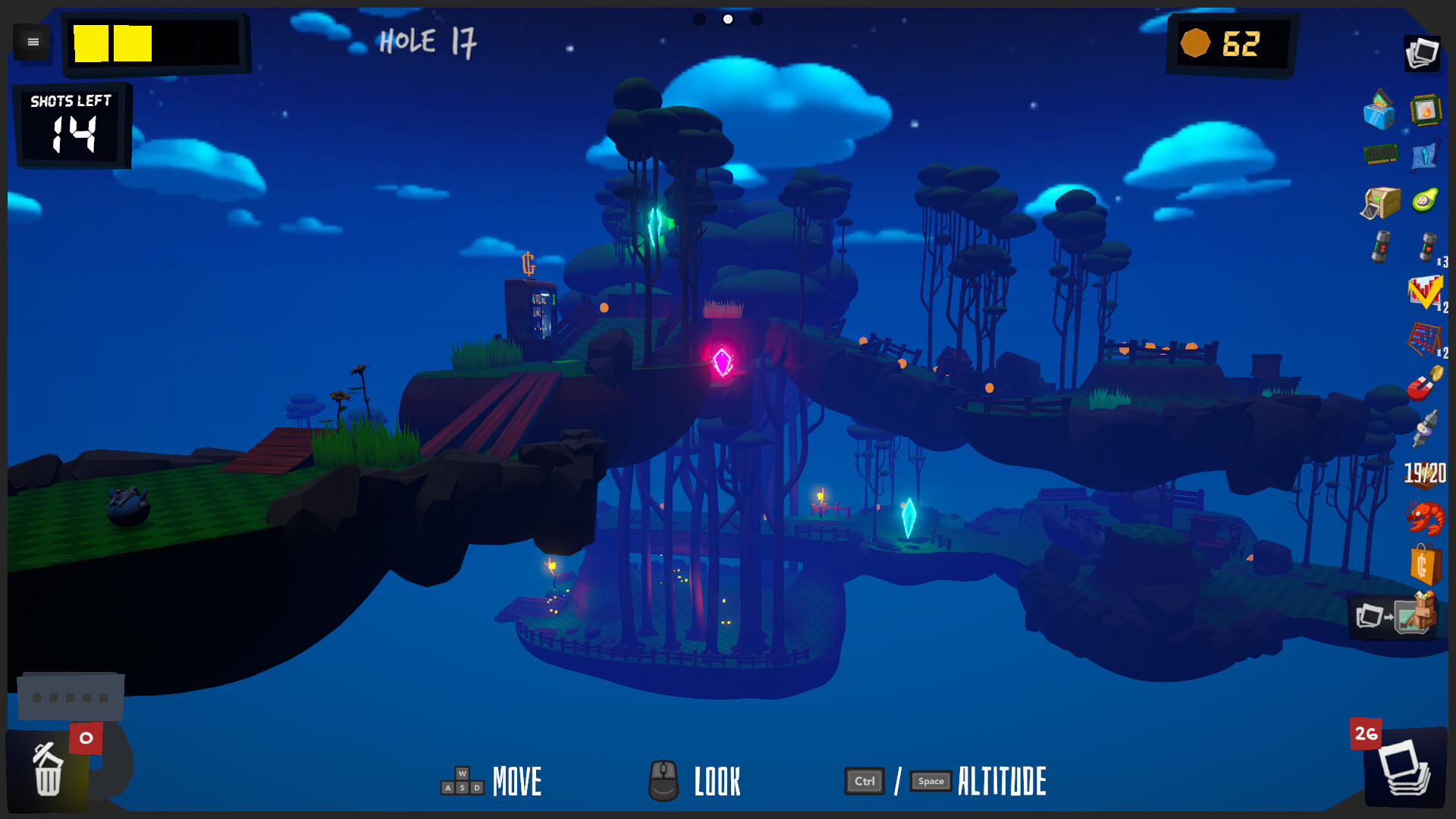Open the hamburger menu button
Image resolution: width=1456 pixels, height=819 pixels.
tap(33, 42)
